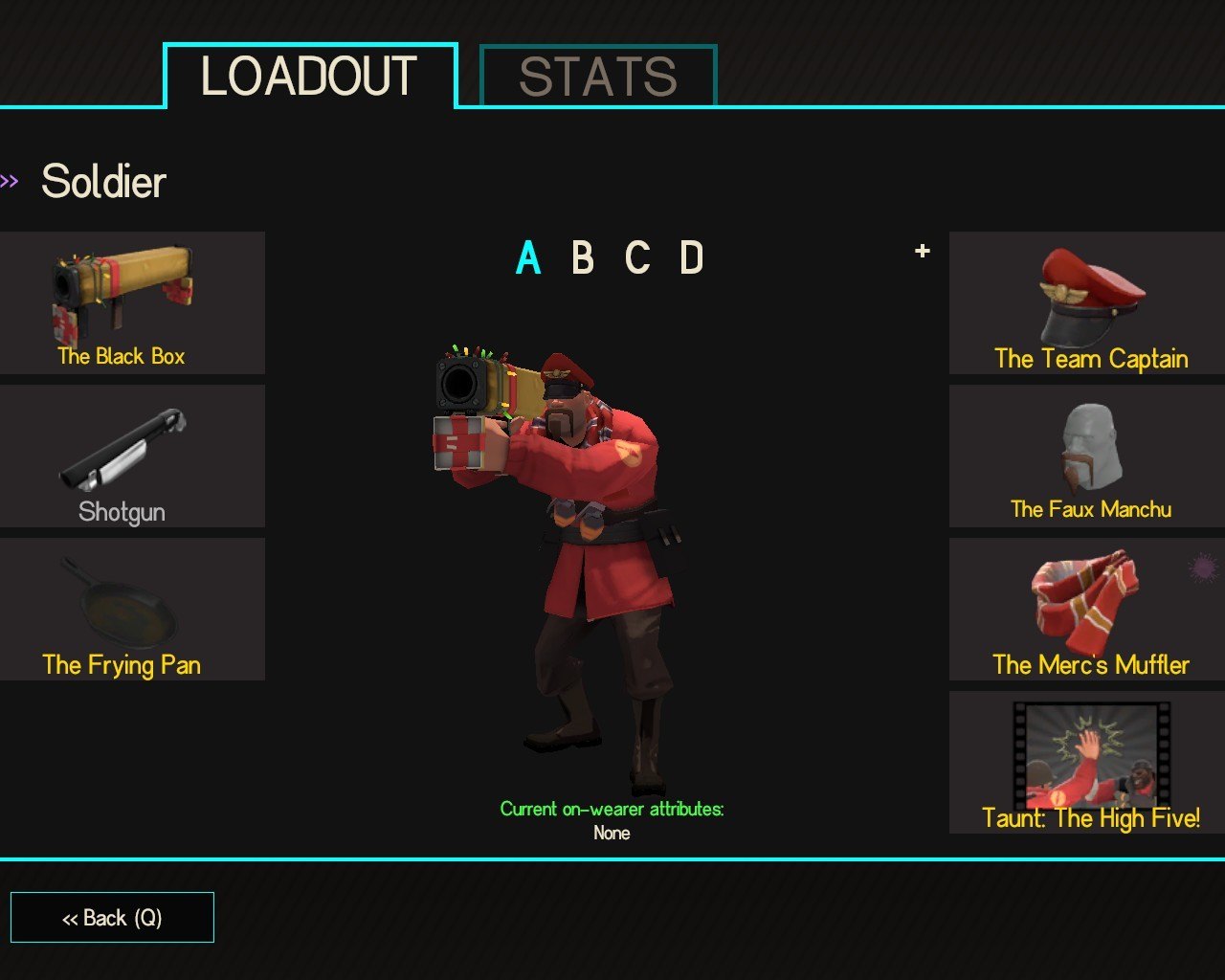Change The Faux Manchu cosmetic slot
The height and width of the screenshot is (980, 1225).
coord(1087,457)
